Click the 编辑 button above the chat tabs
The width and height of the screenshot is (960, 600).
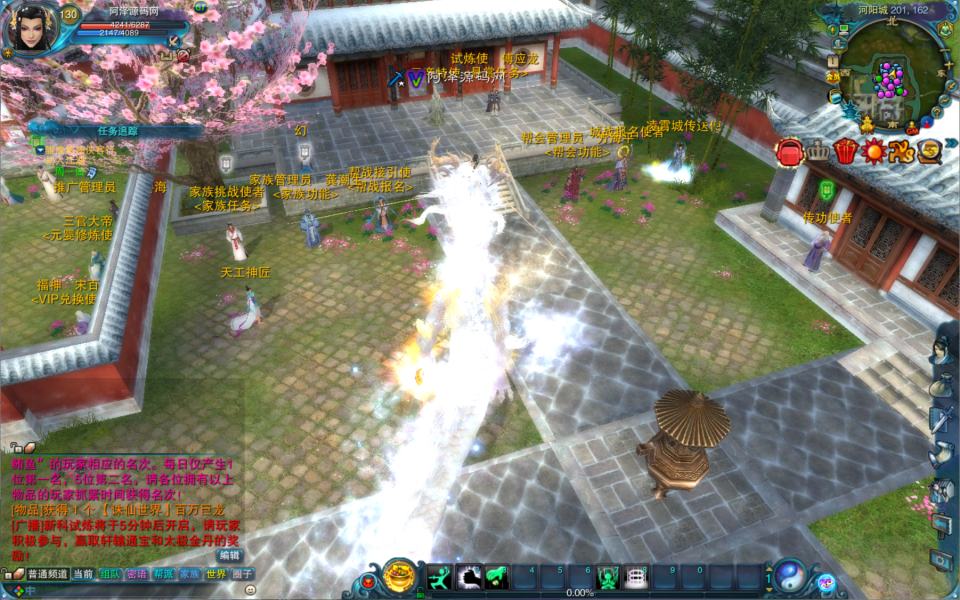[230, 555]
